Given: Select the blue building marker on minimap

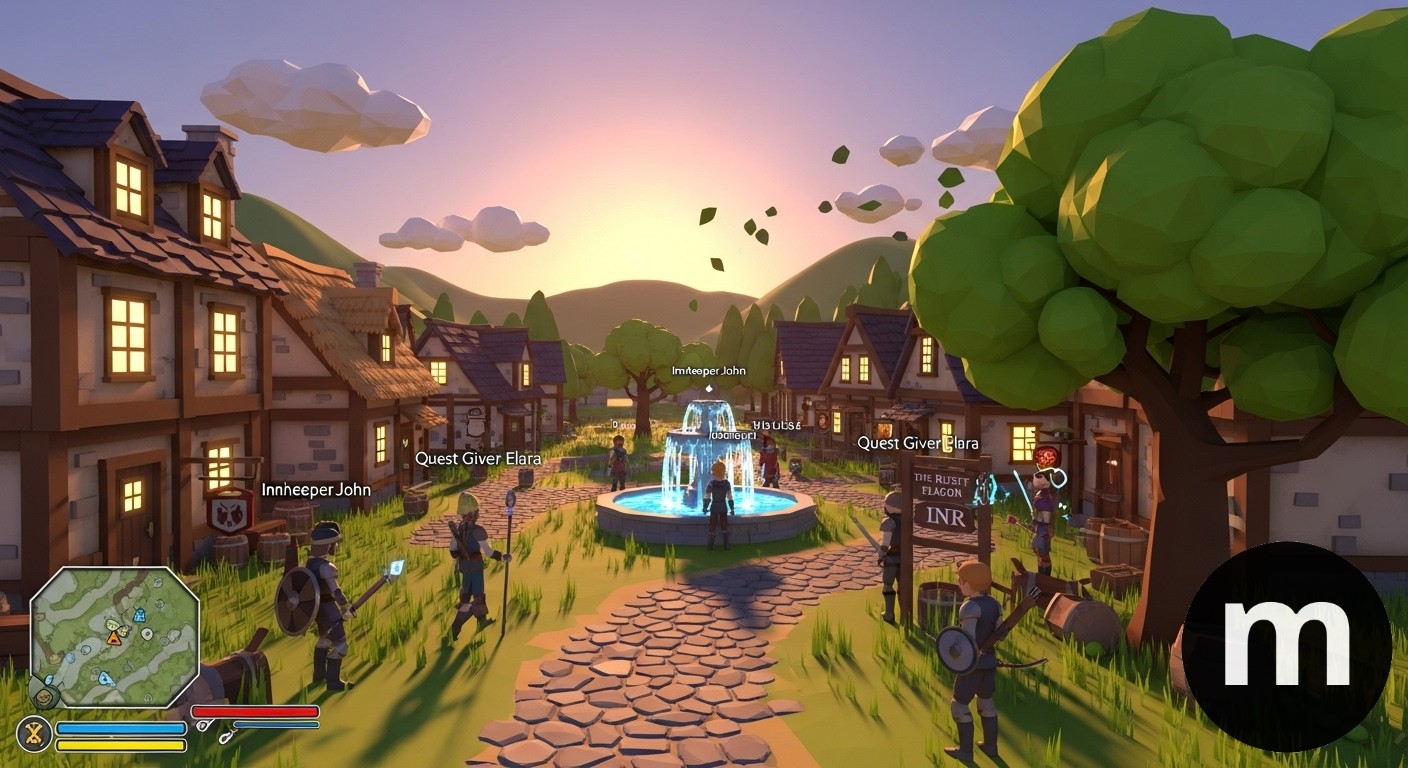Looking at the screenshot, I should pyautogui.click(x=139, y=615).
